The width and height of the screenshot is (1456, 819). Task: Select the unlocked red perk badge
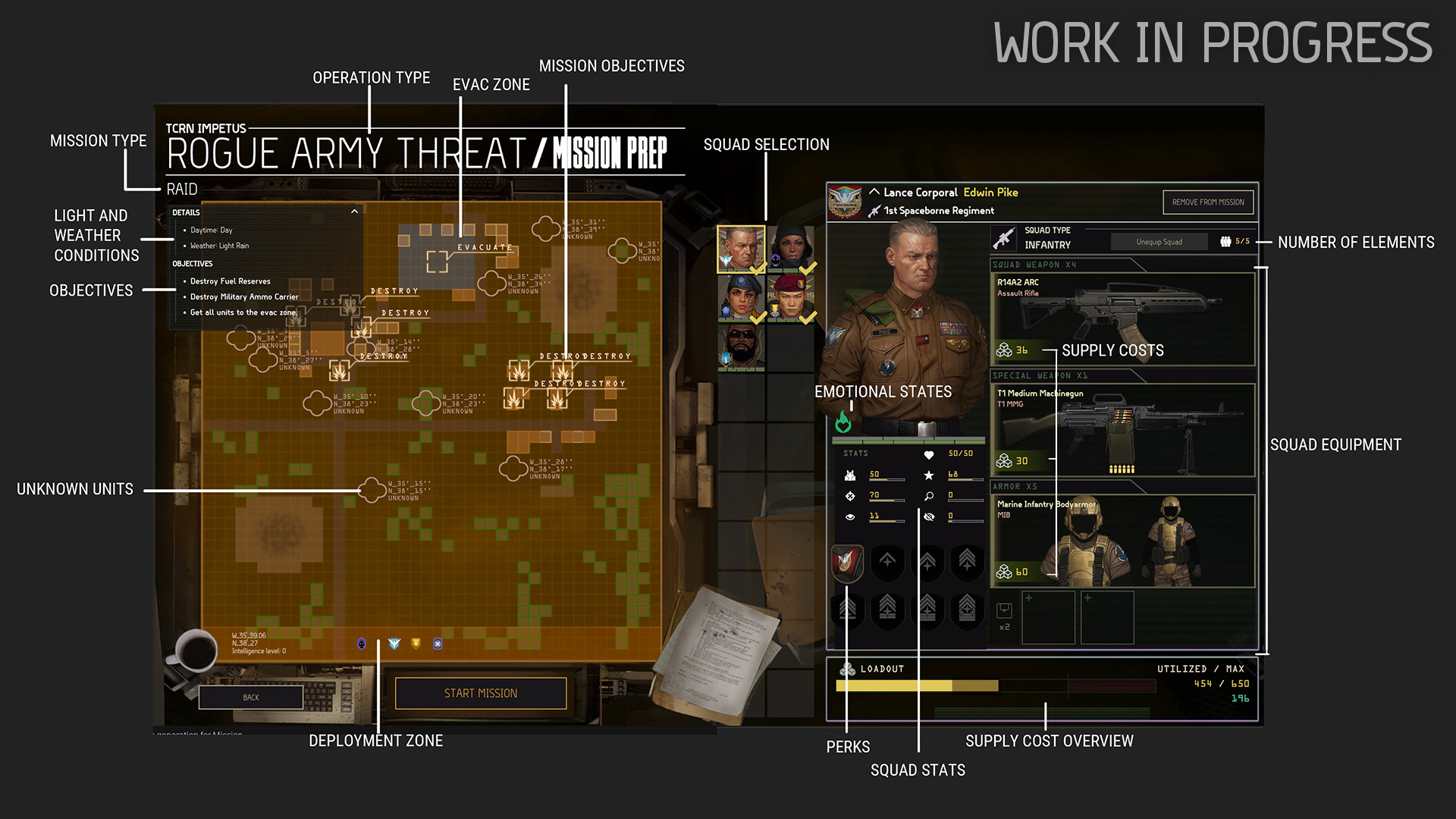pos(847,563)
